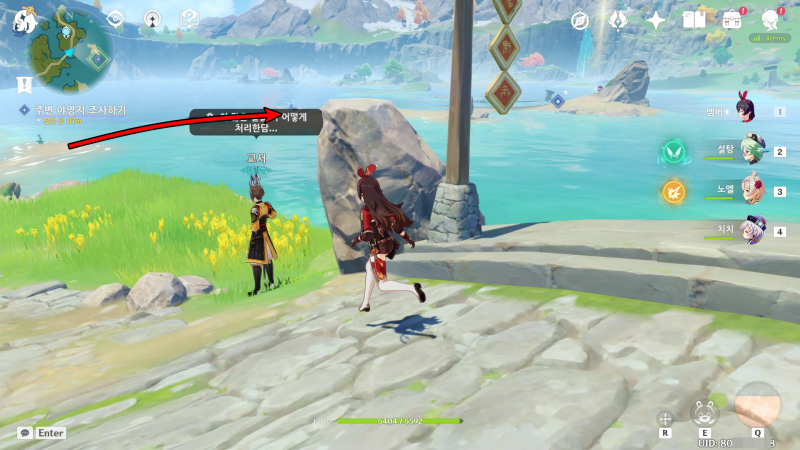Open the compass adventure icon

pos(580,20)
